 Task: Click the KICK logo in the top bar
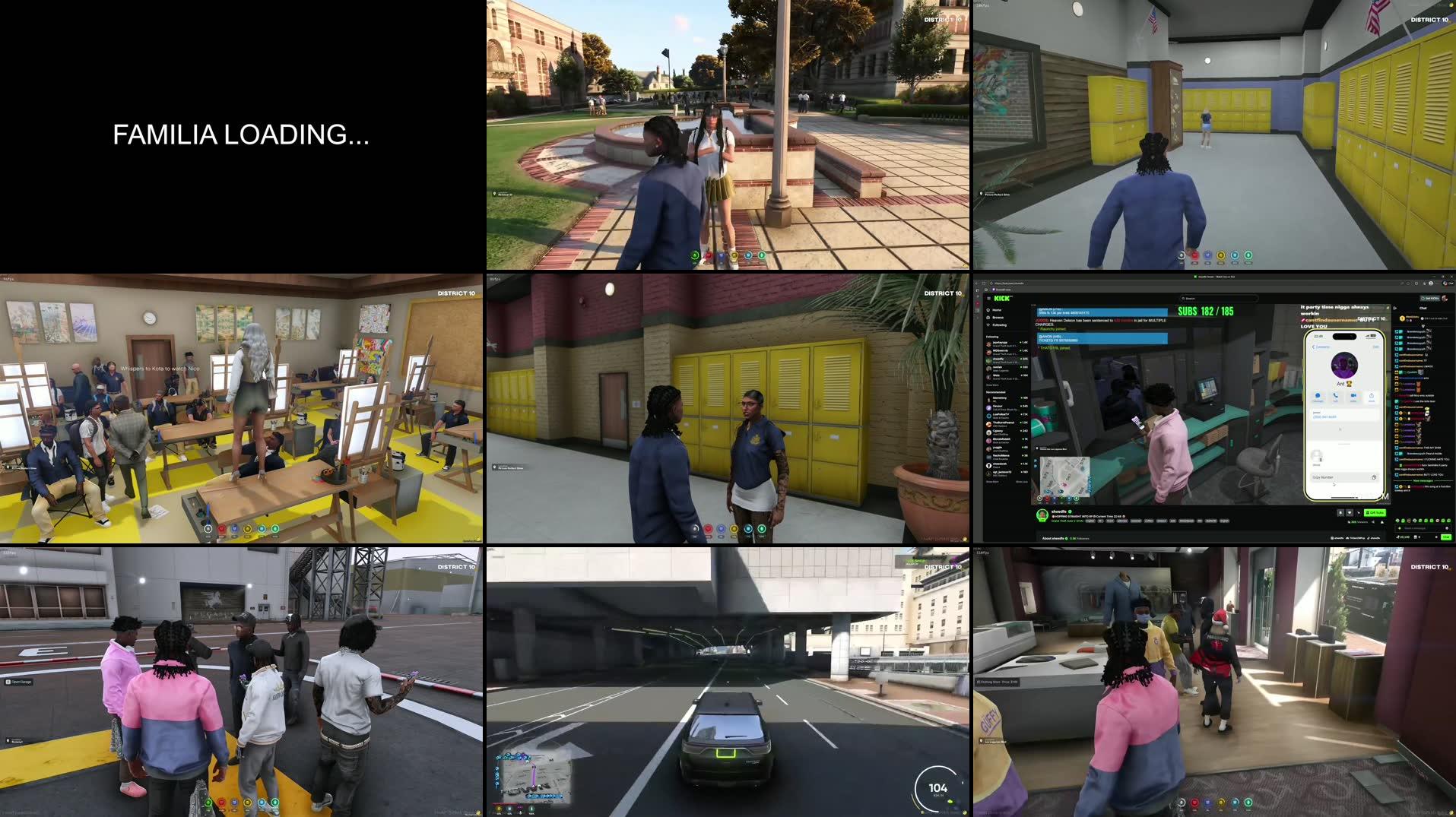click(1001, 299)
